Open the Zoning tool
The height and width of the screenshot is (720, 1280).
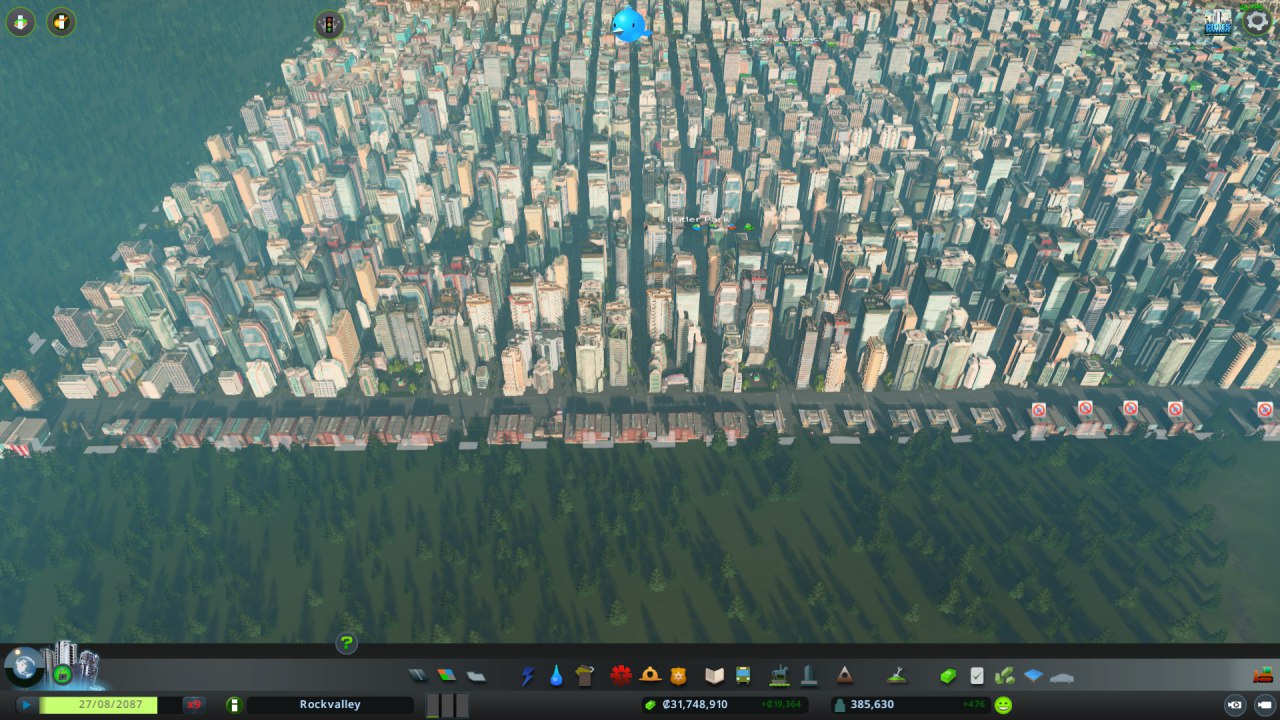446,676
